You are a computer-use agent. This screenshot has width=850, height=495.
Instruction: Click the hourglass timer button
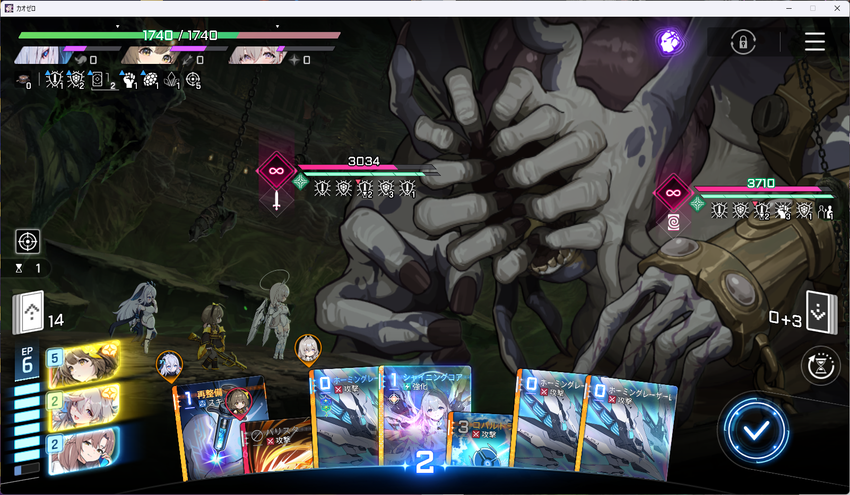[822, 366]
